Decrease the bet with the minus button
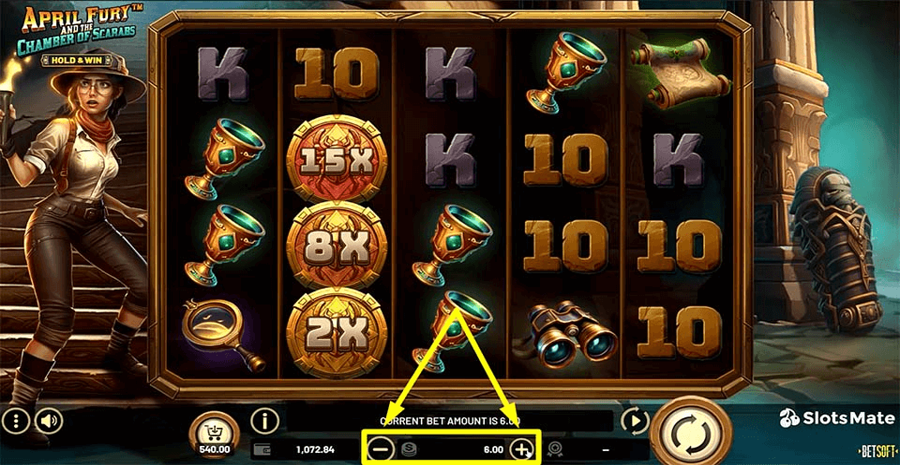The image size is (900, 465). [380, 449]
